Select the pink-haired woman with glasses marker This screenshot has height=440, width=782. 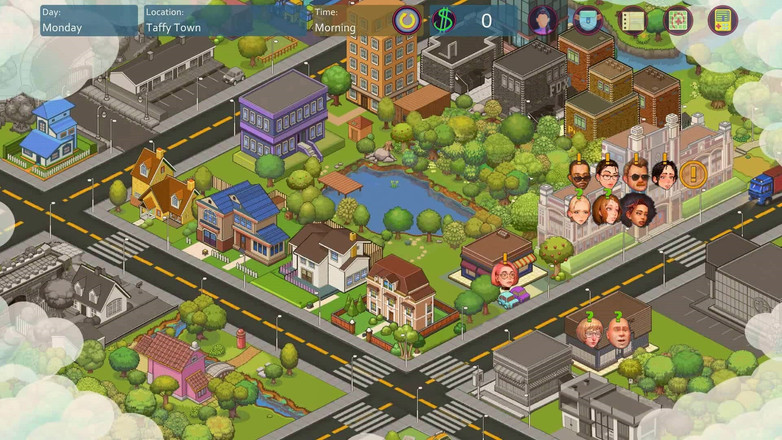504,273
